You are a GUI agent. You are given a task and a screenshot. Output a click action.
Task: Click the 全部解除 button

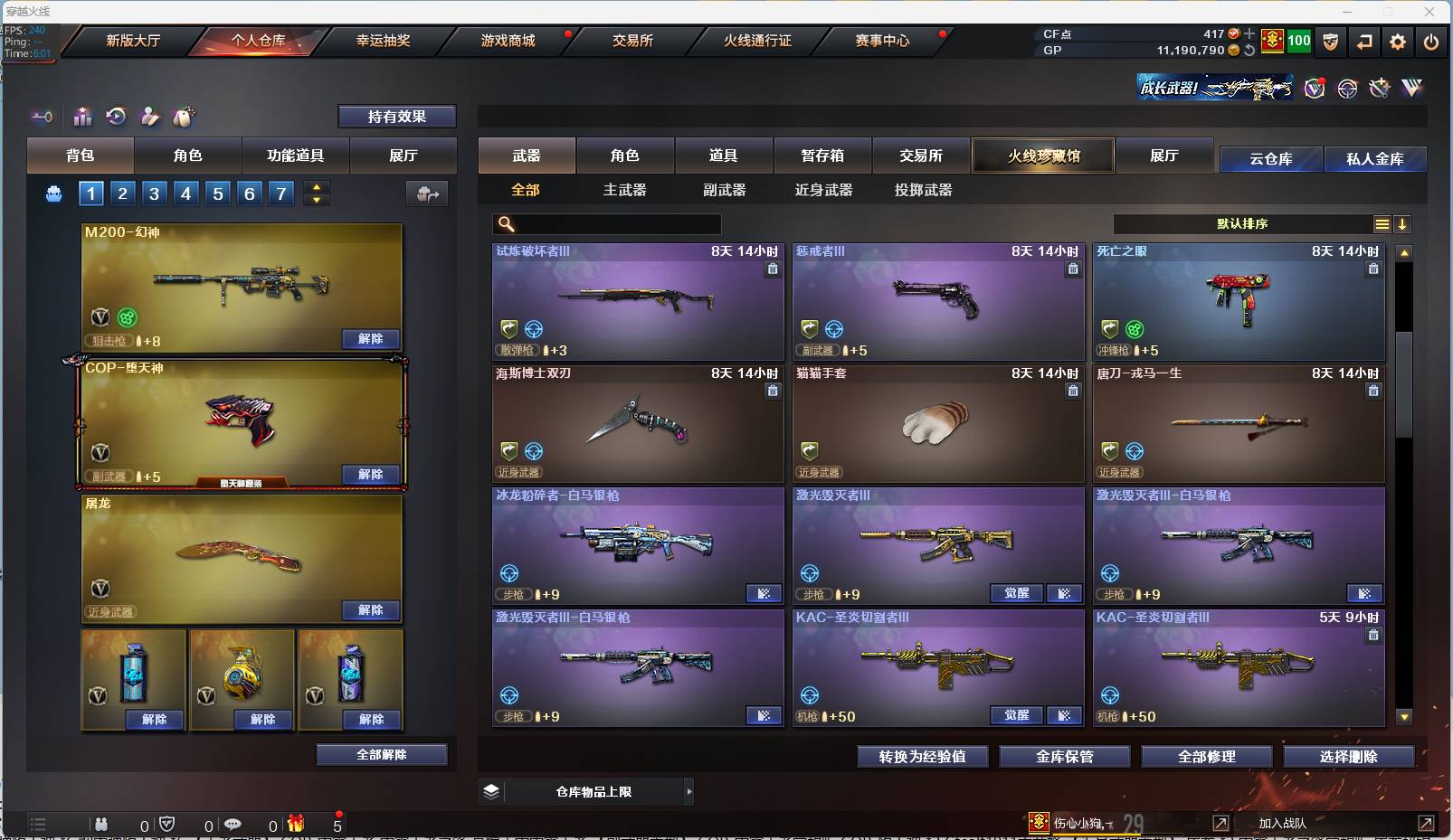coord(381,753)
